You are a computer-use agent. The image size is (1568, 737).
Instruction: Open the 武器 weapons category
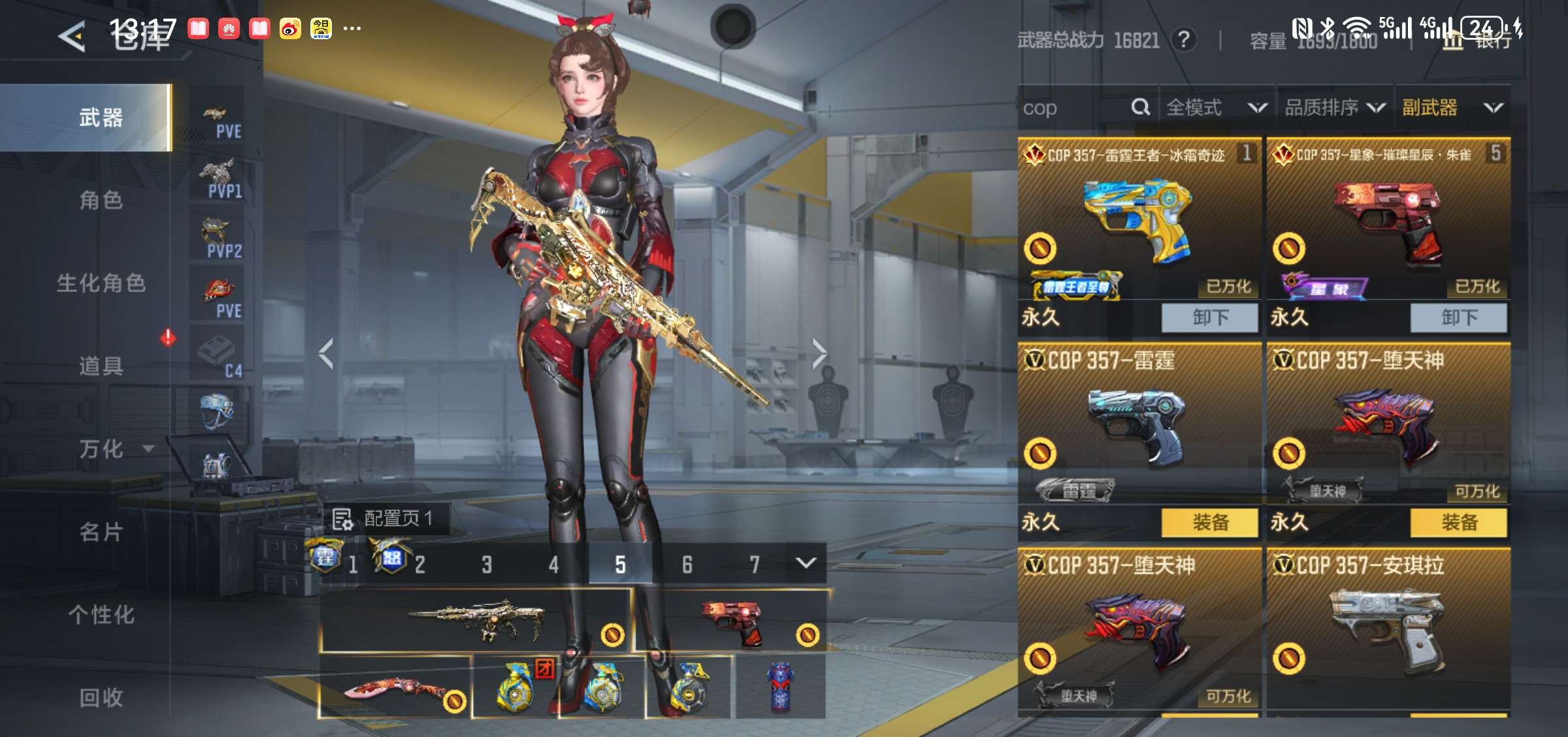coord(101,118)
